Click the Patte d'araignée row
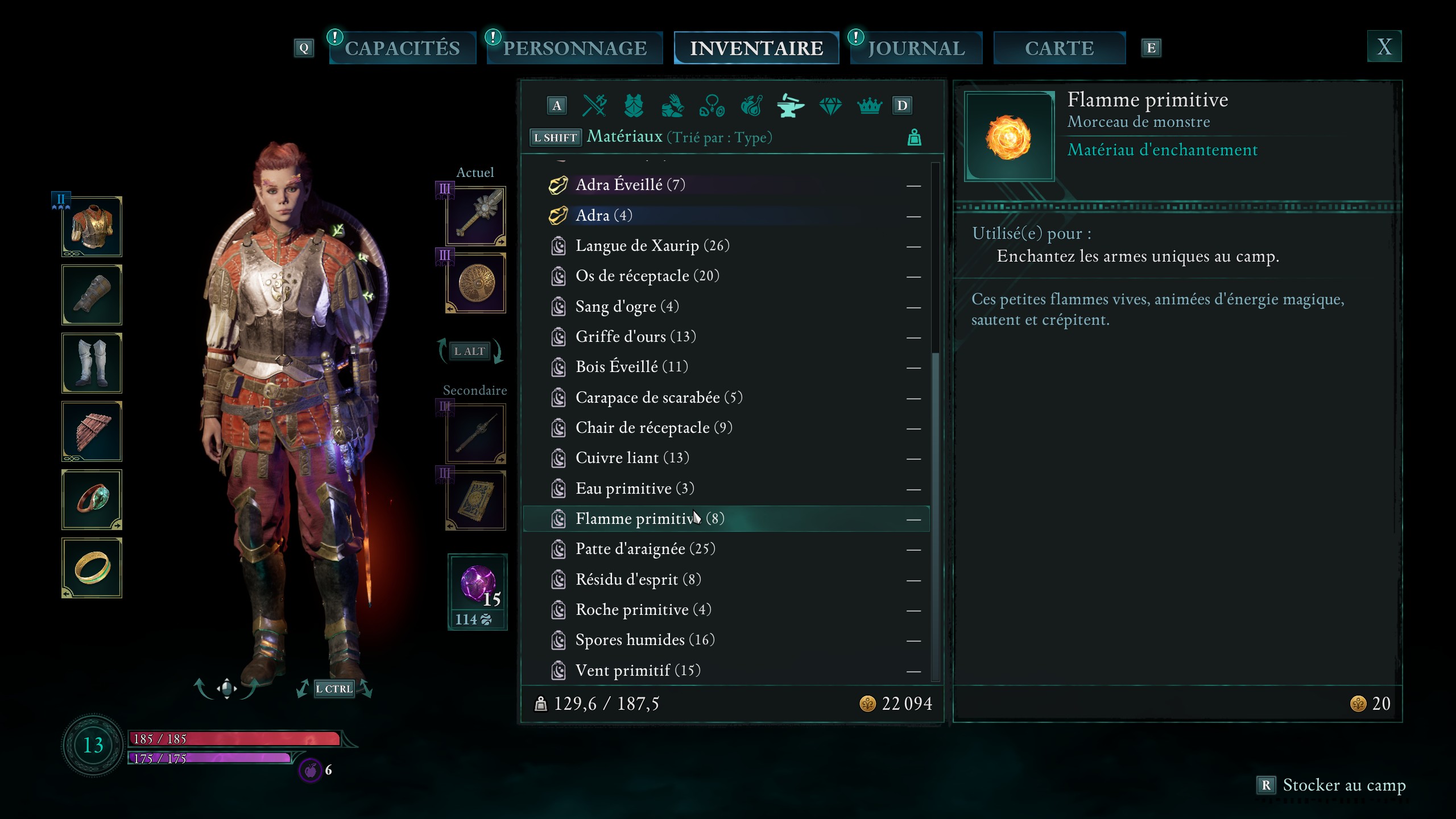1456x819 pixels. point(645,549)
